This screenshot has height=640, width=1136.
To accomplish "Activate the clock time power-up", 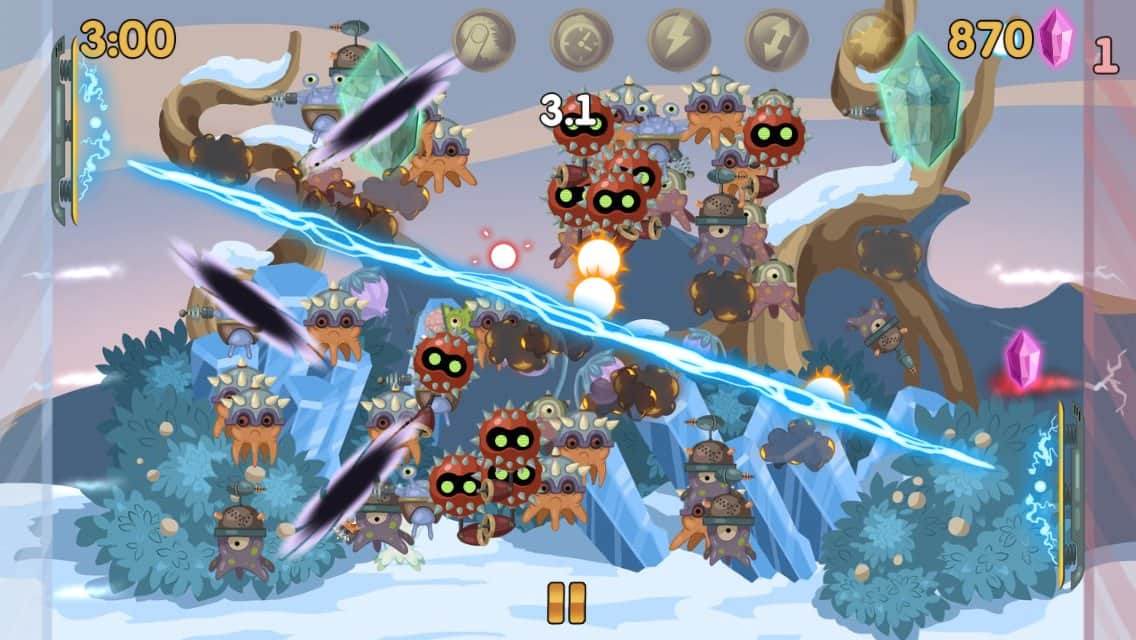I will coord(581,40).
